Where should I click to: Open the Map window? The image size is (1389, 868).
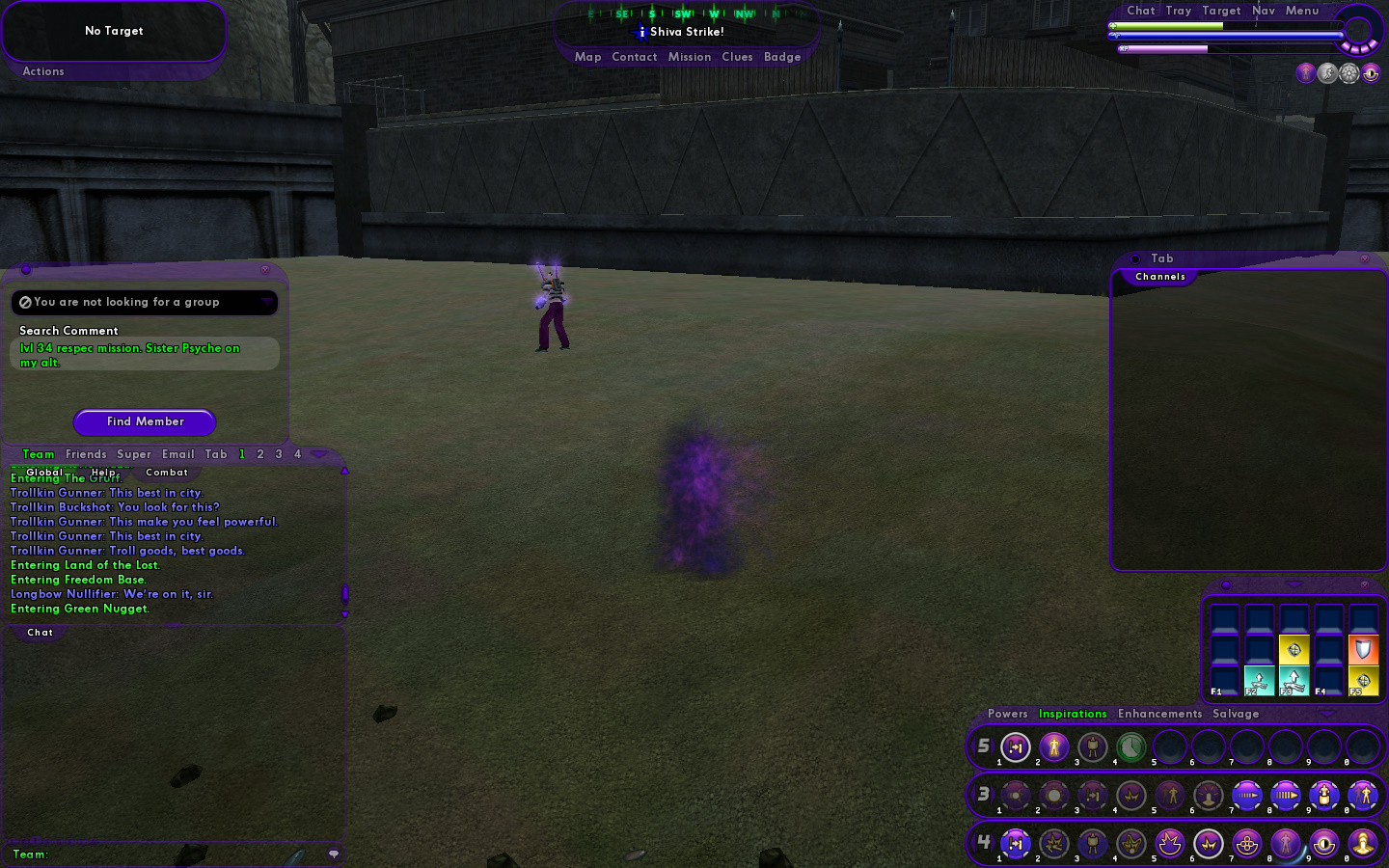coord(587,57)
